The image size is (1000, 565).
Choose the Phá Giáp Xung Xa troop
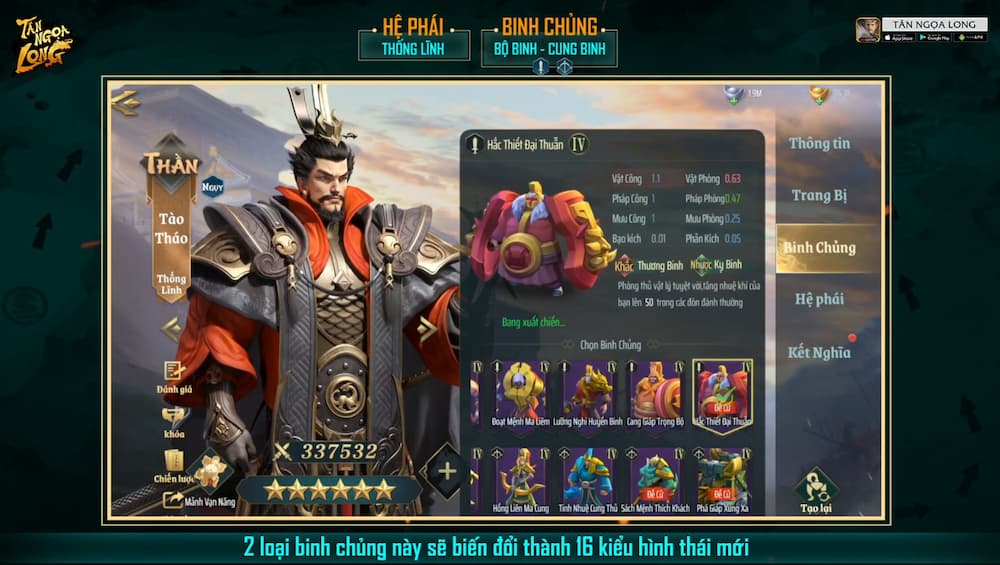click(x=723, y=476)
